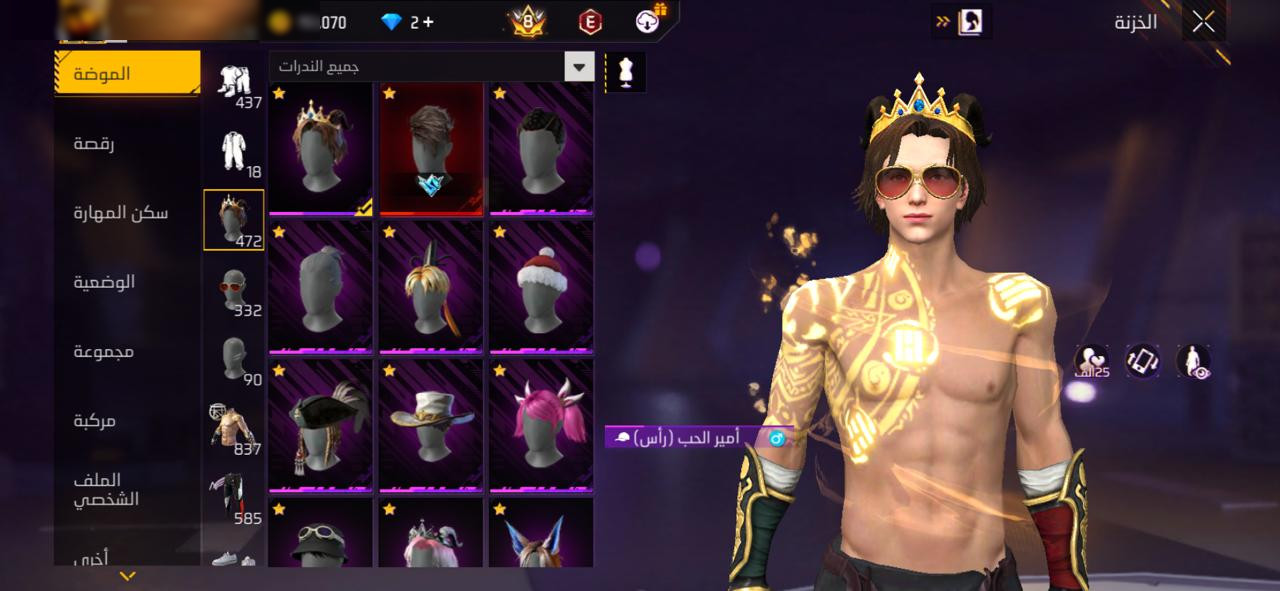Open the Emote (رقصة) tab
The width and height of the screenshot is (1280, 591).
pyautogui.click(x=93, y=144)
